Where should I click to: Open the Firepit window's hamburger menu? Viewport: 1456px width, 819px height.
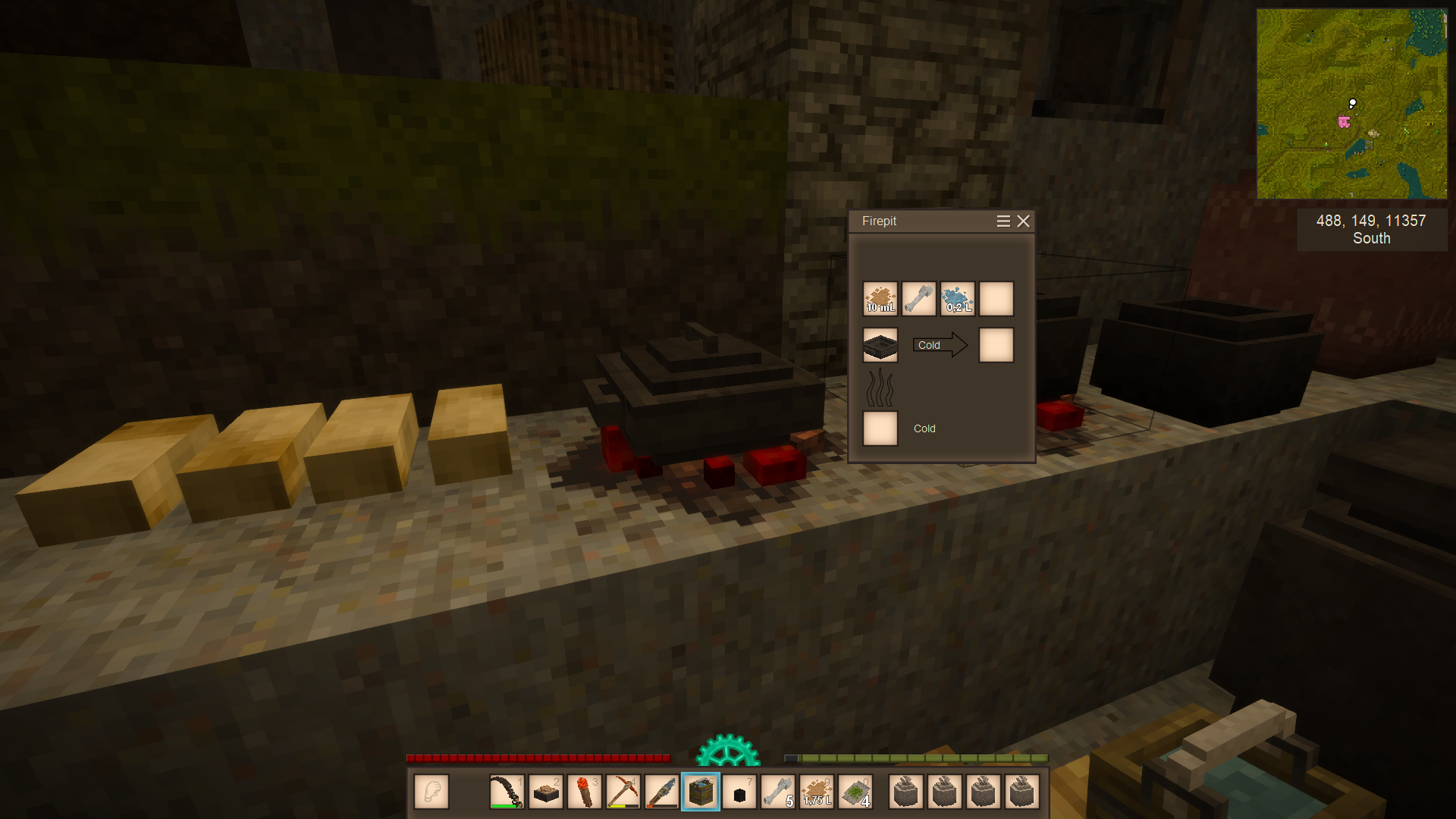point(1003,221)
